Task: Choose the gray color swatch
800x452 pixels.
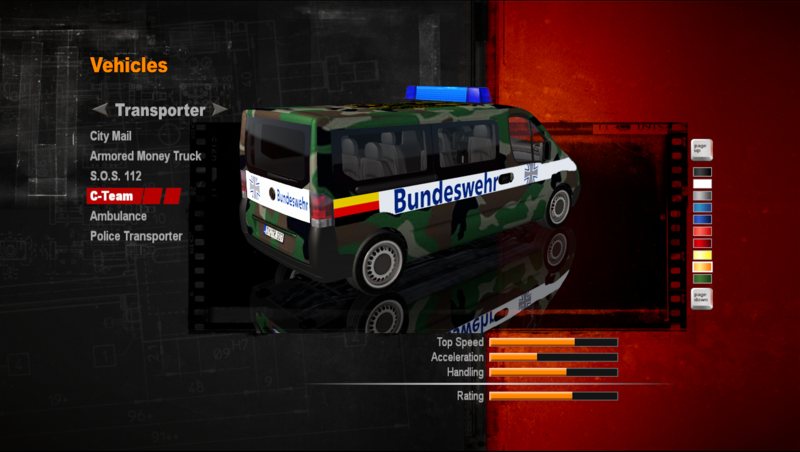Action: click(x=701, y=196)
